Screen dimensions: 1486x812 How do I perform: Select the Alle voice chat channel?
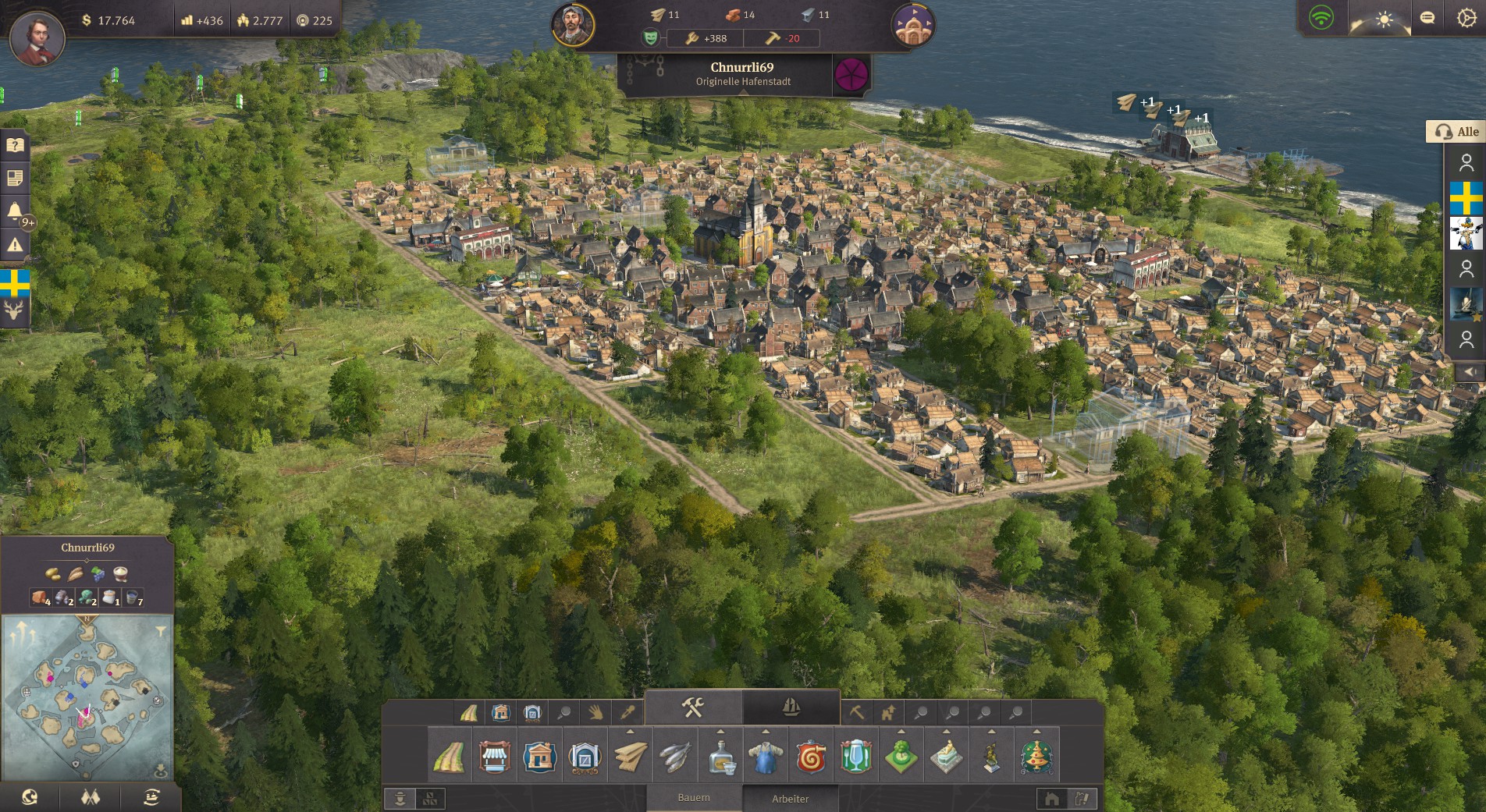[1456, 132]
